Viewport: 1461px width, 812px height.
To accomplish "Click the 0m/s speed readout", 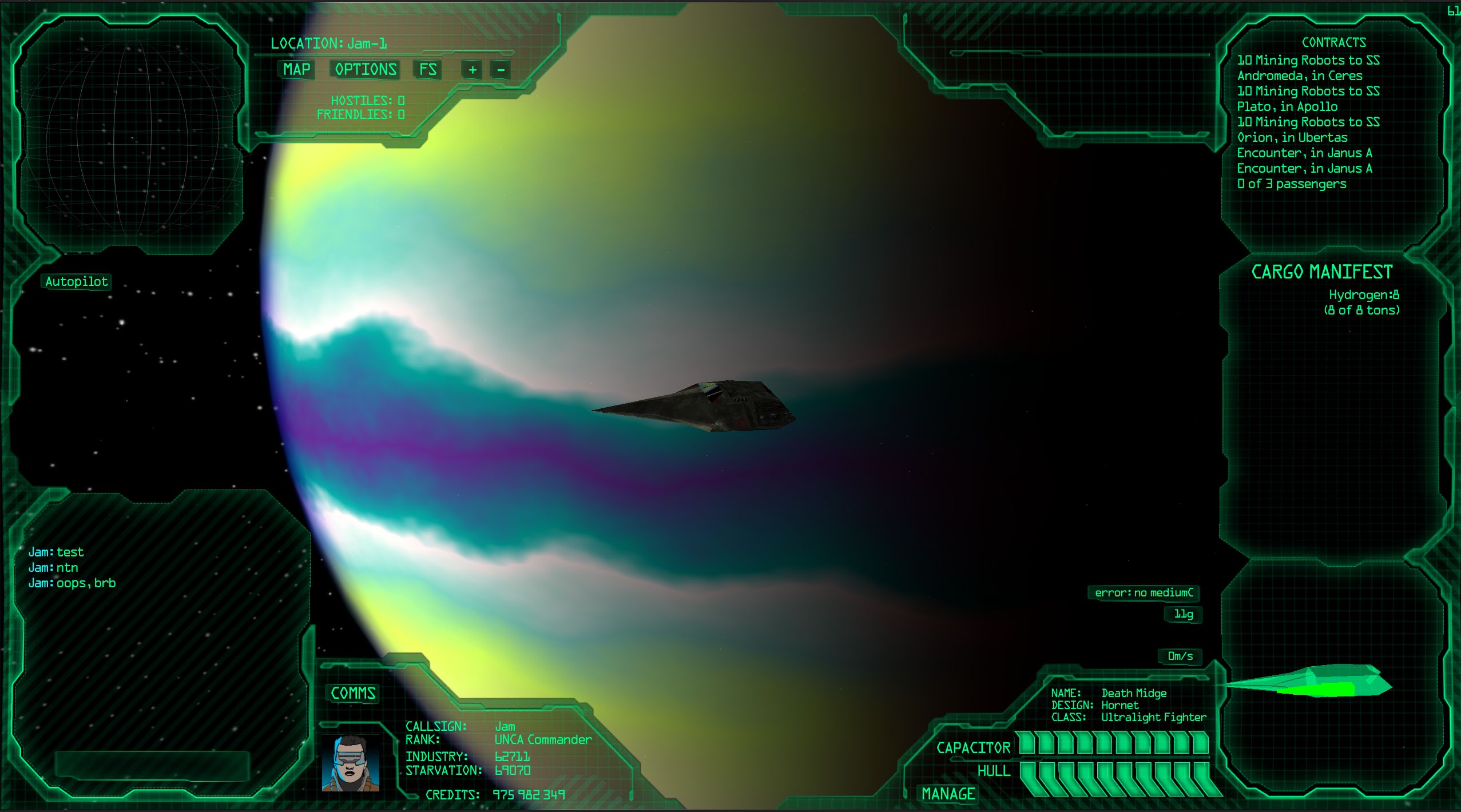I will point(1180,657).
